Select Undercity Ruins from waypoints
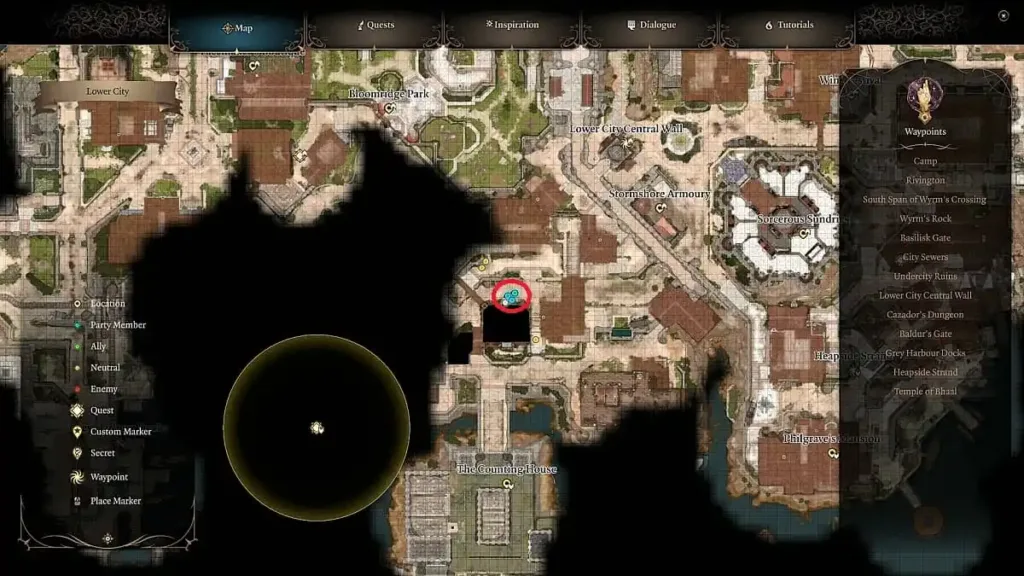Screen dimensions: 1024x576 click(x=925, y=276)
